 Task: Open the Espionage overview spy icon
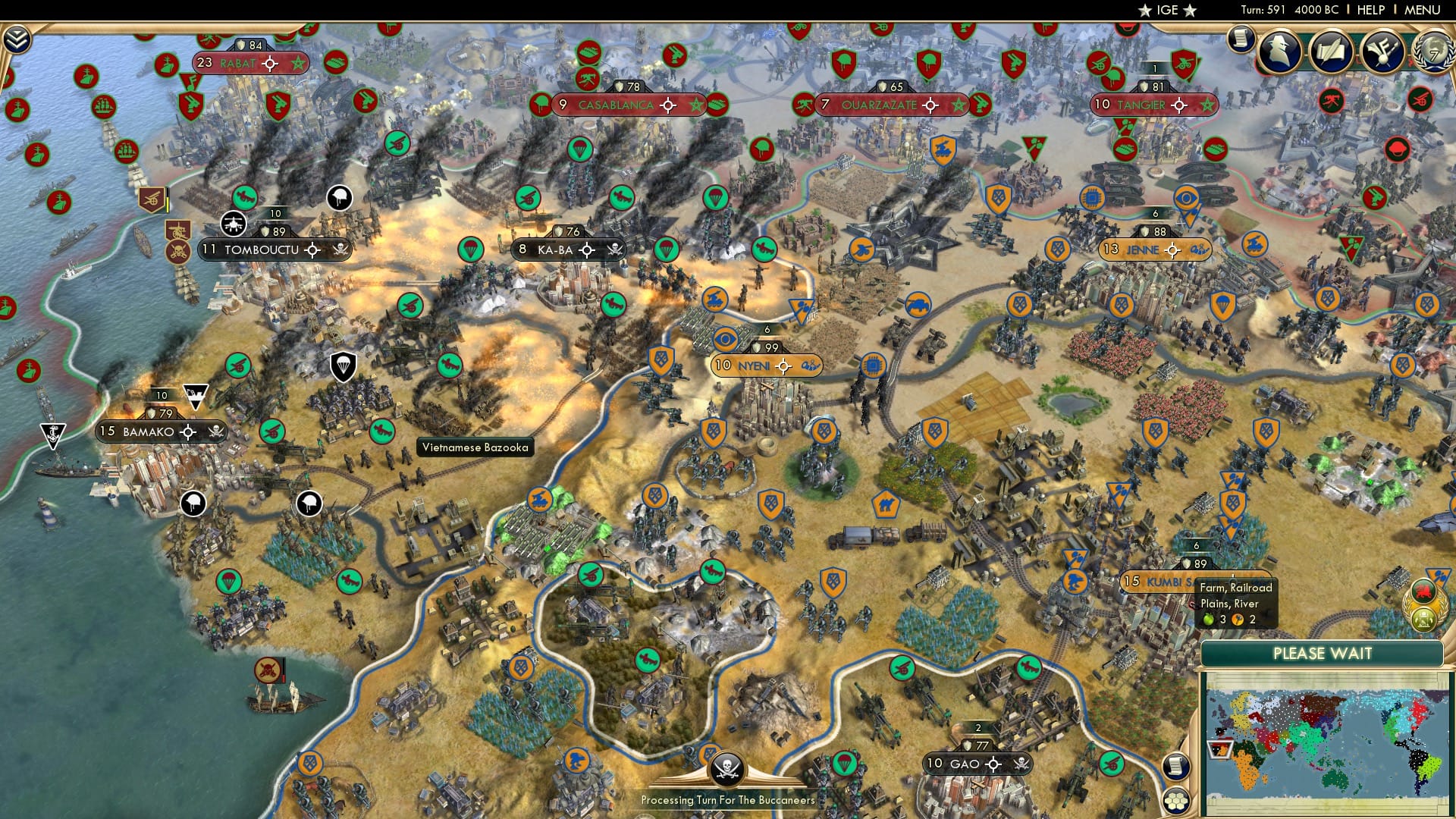pyautogui.click(x=1278, y=52)
